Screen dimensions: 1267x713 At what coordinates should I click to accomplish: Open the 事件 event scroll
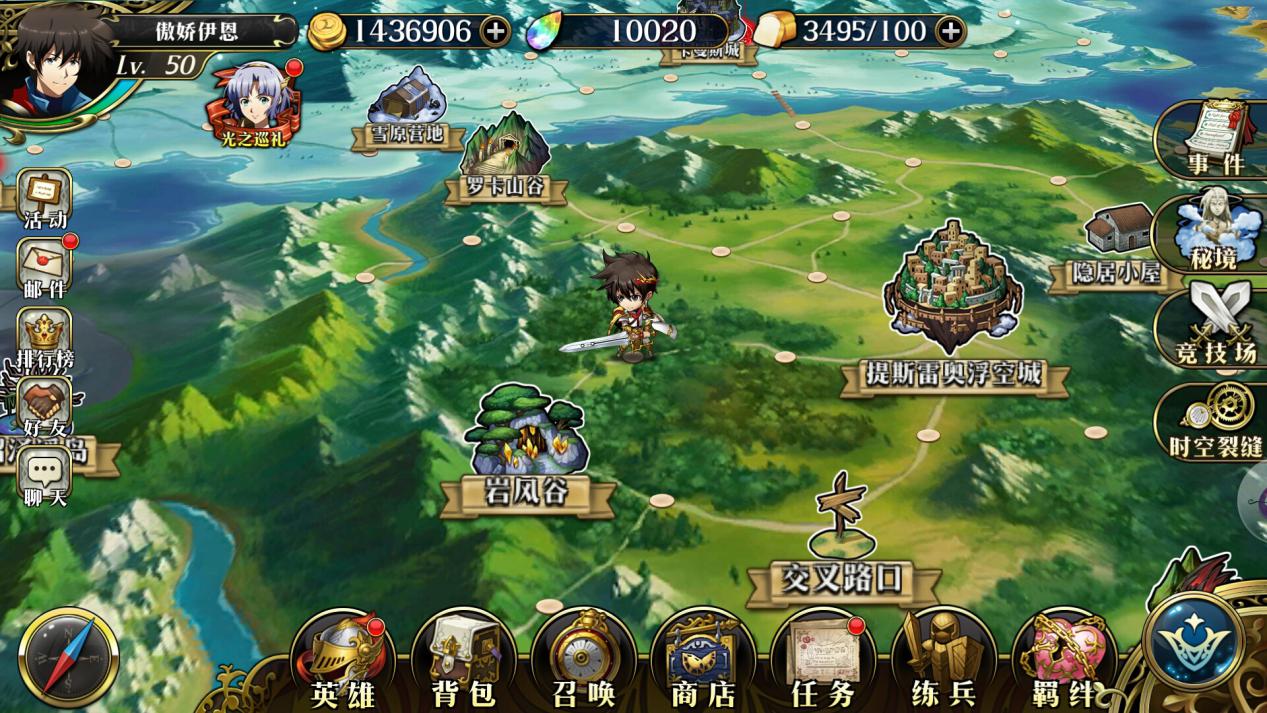(1215, 138)
